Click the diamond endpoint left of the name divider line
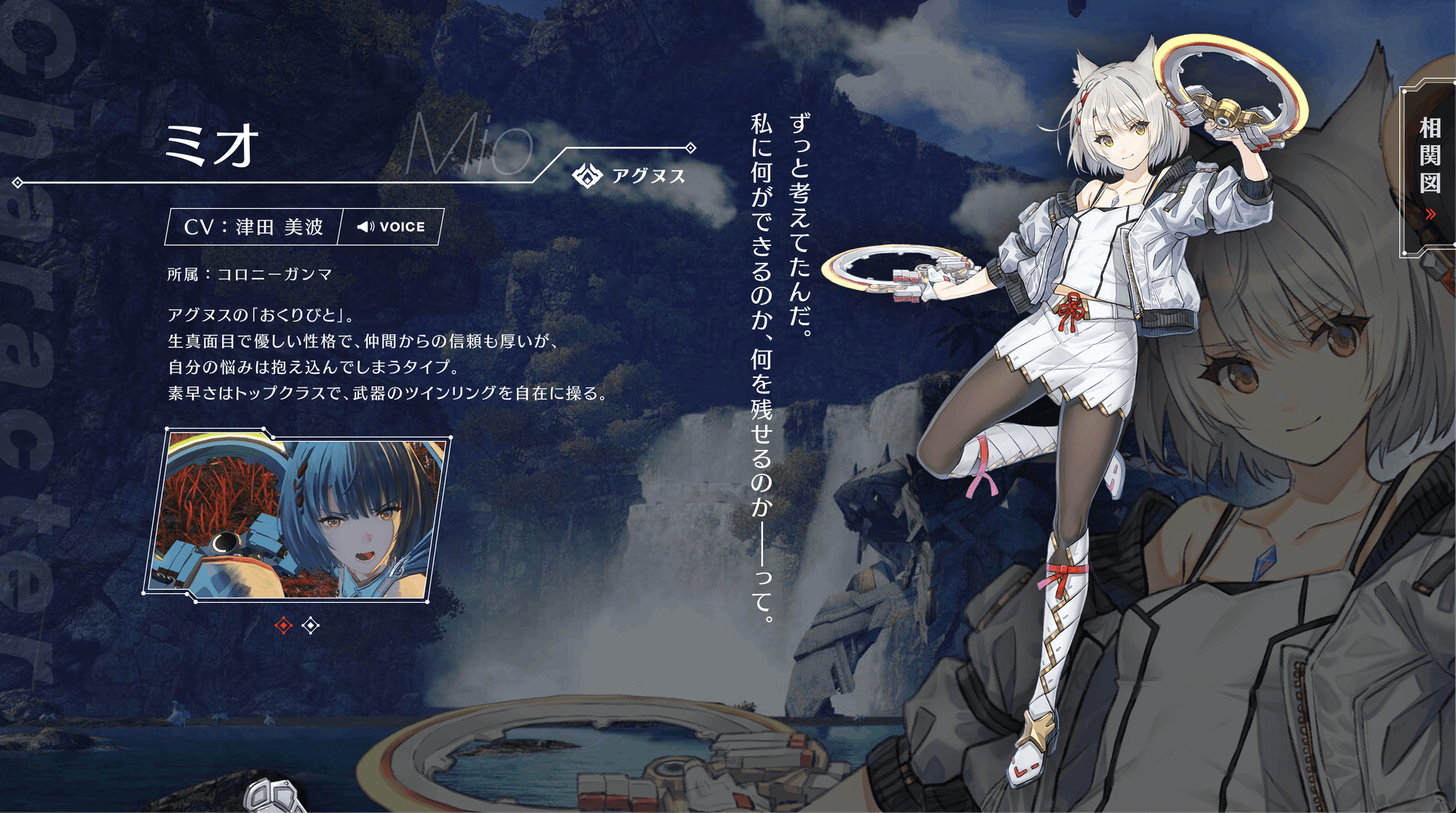 (x=16, y=183)
